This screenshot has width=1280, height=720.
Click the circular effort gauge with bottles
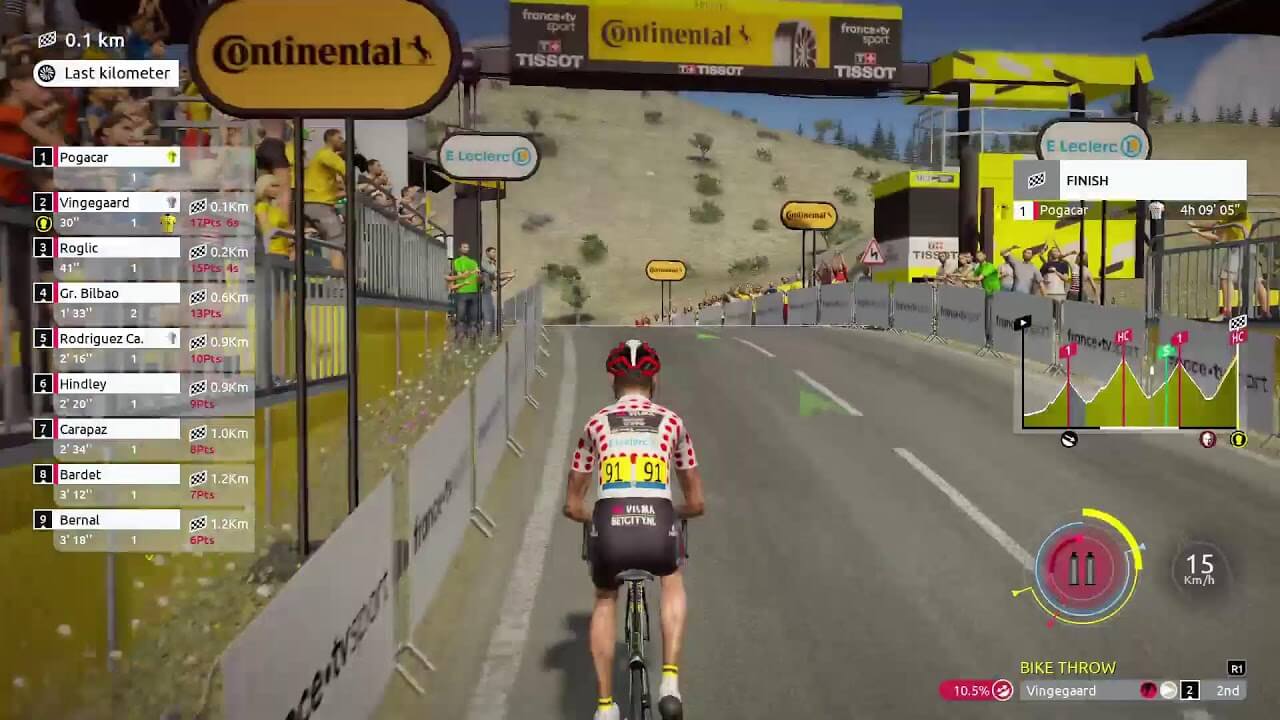click(x=1083, y=568)
